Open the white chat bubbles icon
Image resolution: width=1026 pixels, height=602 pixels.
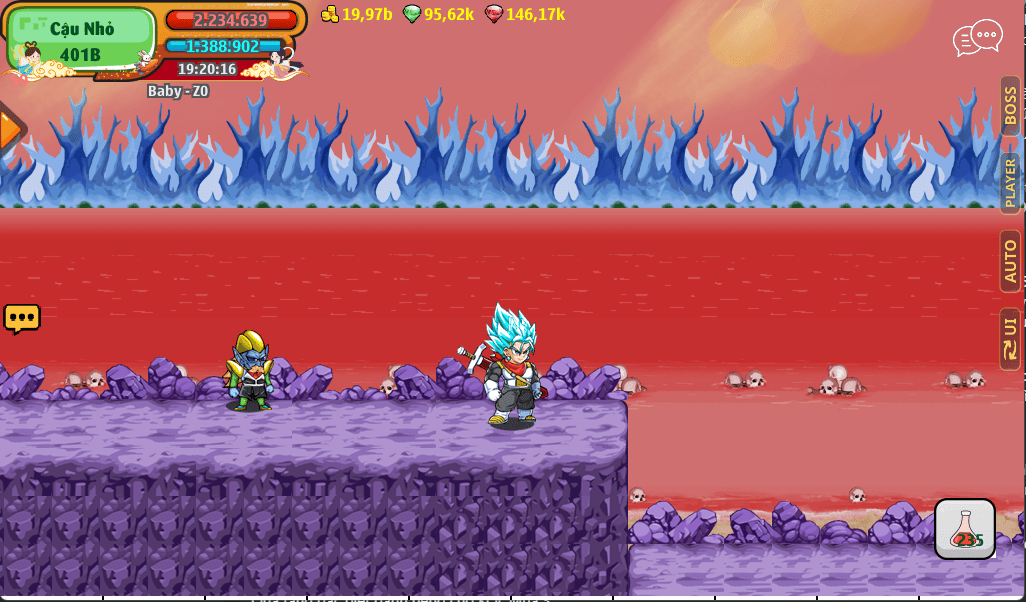tap(977, 38)
